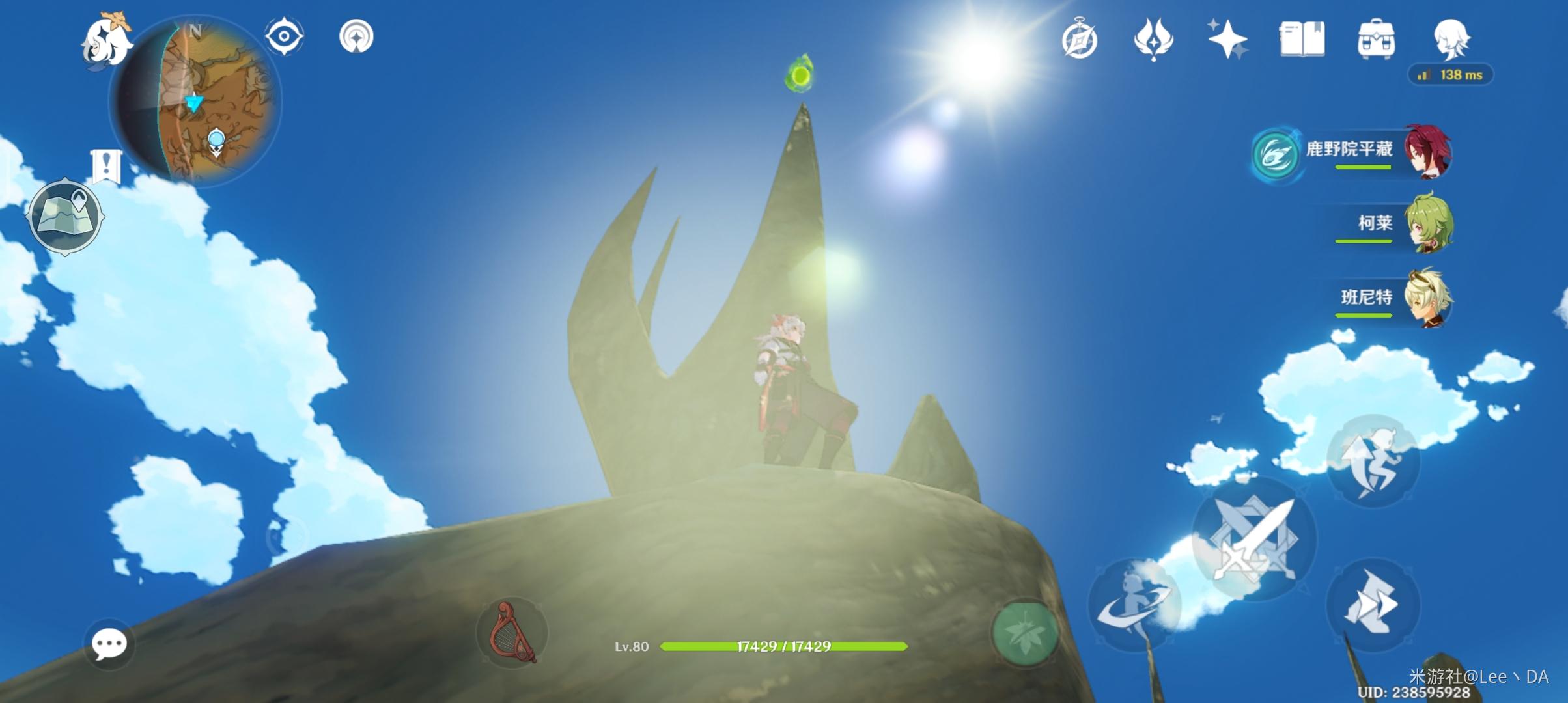The width and height of the screenshot is (1568, 703).
Task: Open the backpack inventory
Action: click(x=1376, y=40)
